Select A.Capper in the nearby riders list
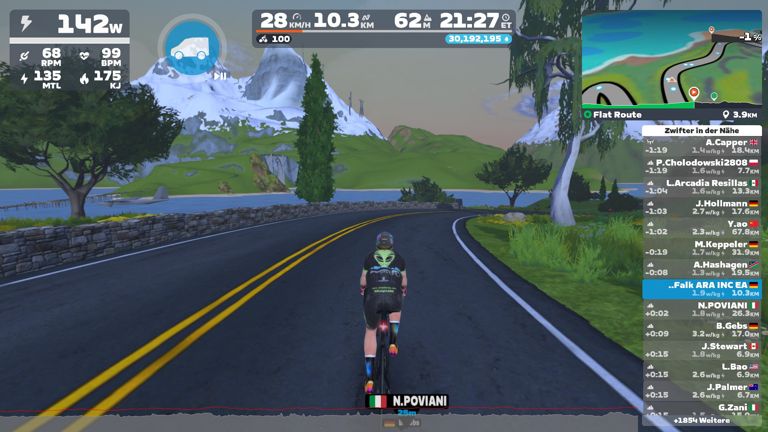This screenshot has width=768, height=432. (702, 146)
